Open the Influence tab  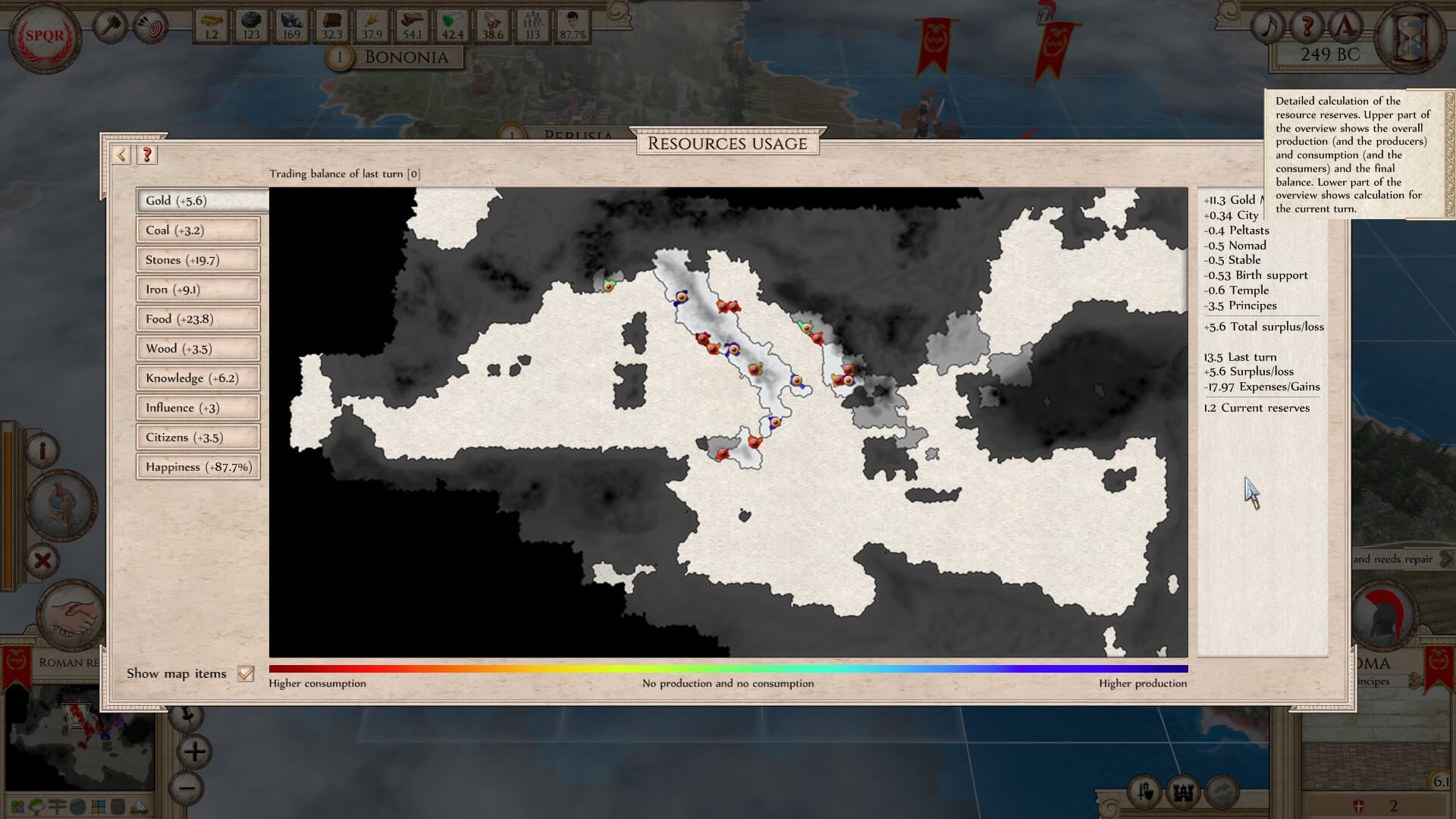click(198, 408)
